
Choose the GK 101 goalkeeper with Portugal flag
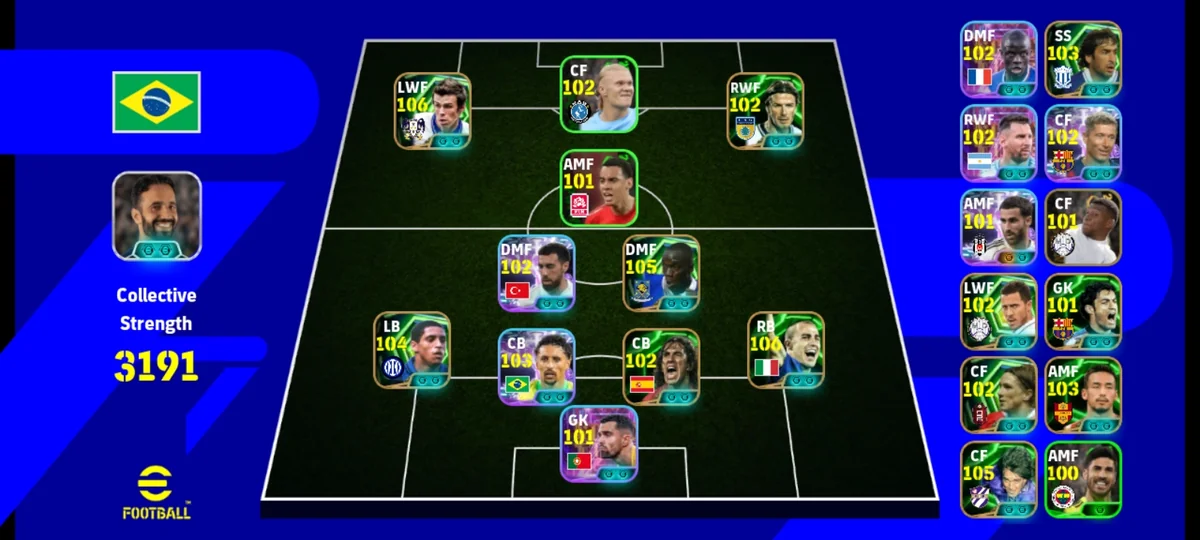598,443
